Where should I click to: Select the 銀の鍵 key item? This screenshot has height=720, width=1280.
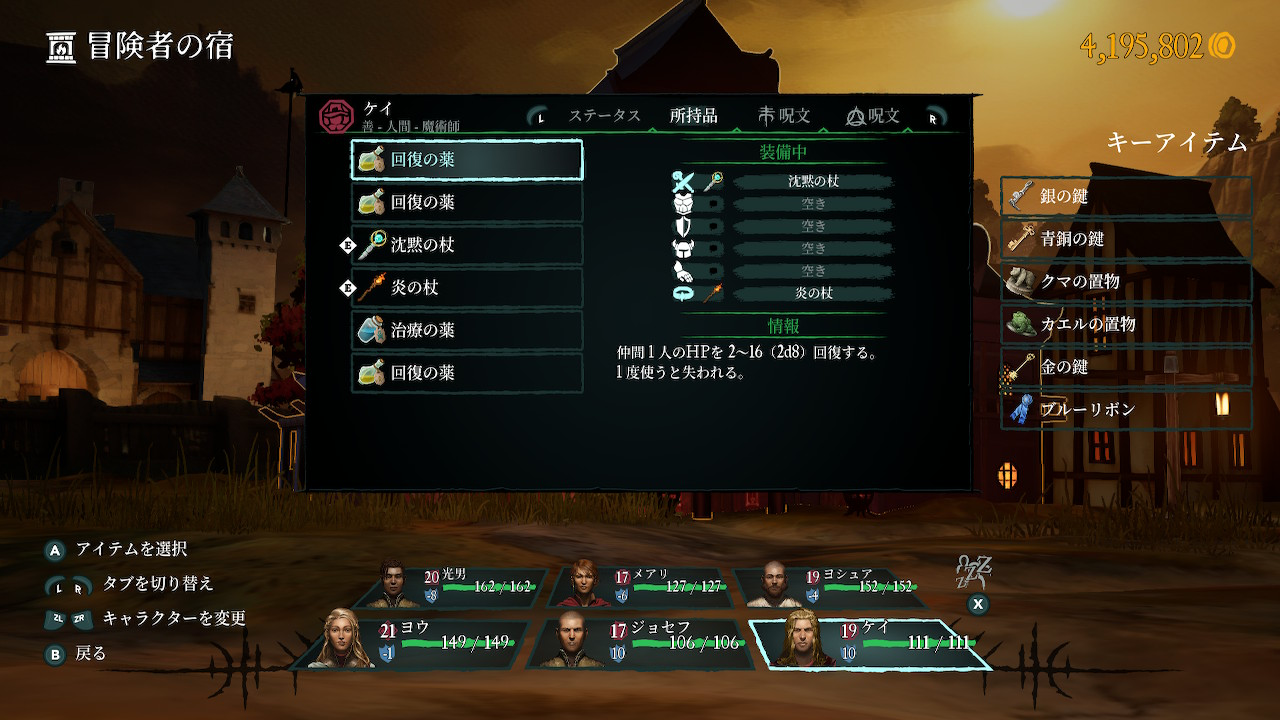pyautogui.click(x=1126, y=197)
